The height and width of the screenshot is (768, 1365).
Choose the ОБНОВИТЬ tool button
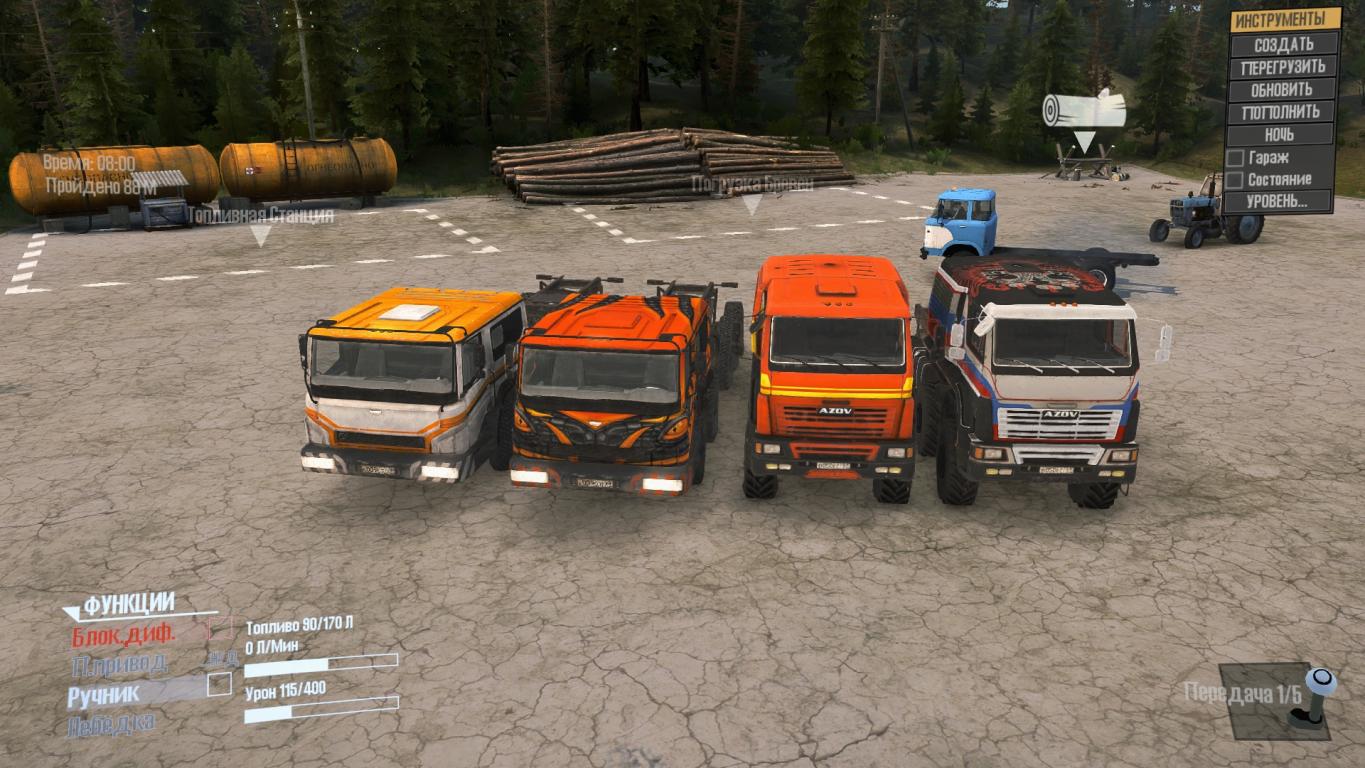(1285, 90)
